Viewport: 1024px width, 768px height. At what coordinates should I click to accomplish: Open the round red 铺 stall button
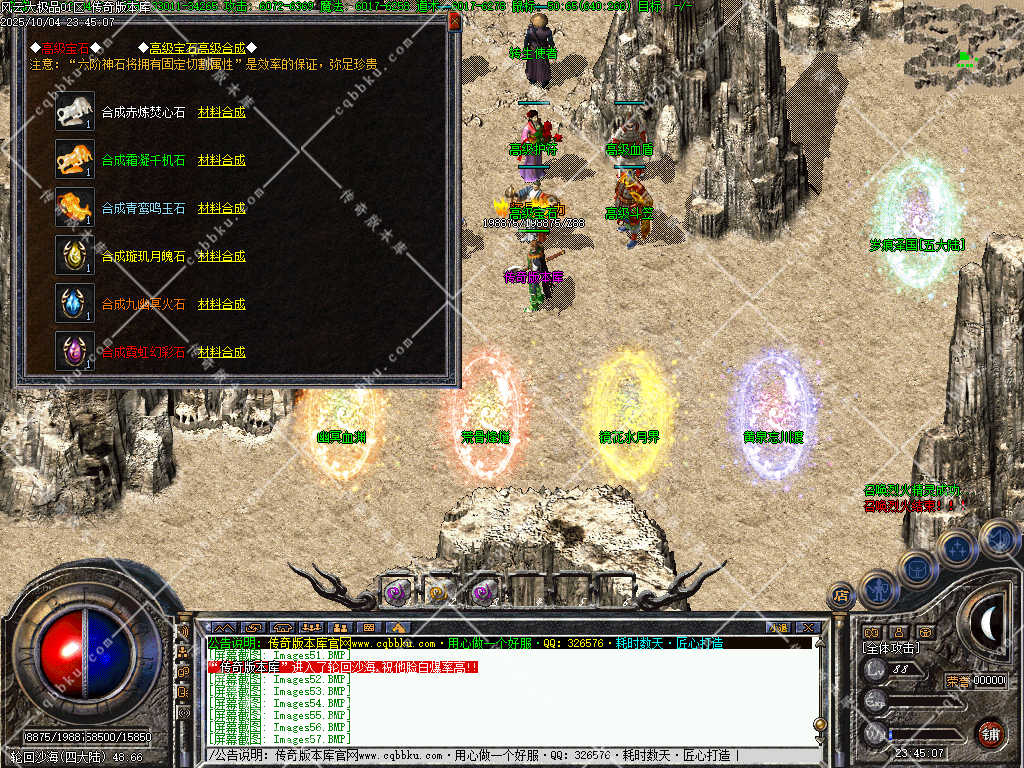point(990,733)
